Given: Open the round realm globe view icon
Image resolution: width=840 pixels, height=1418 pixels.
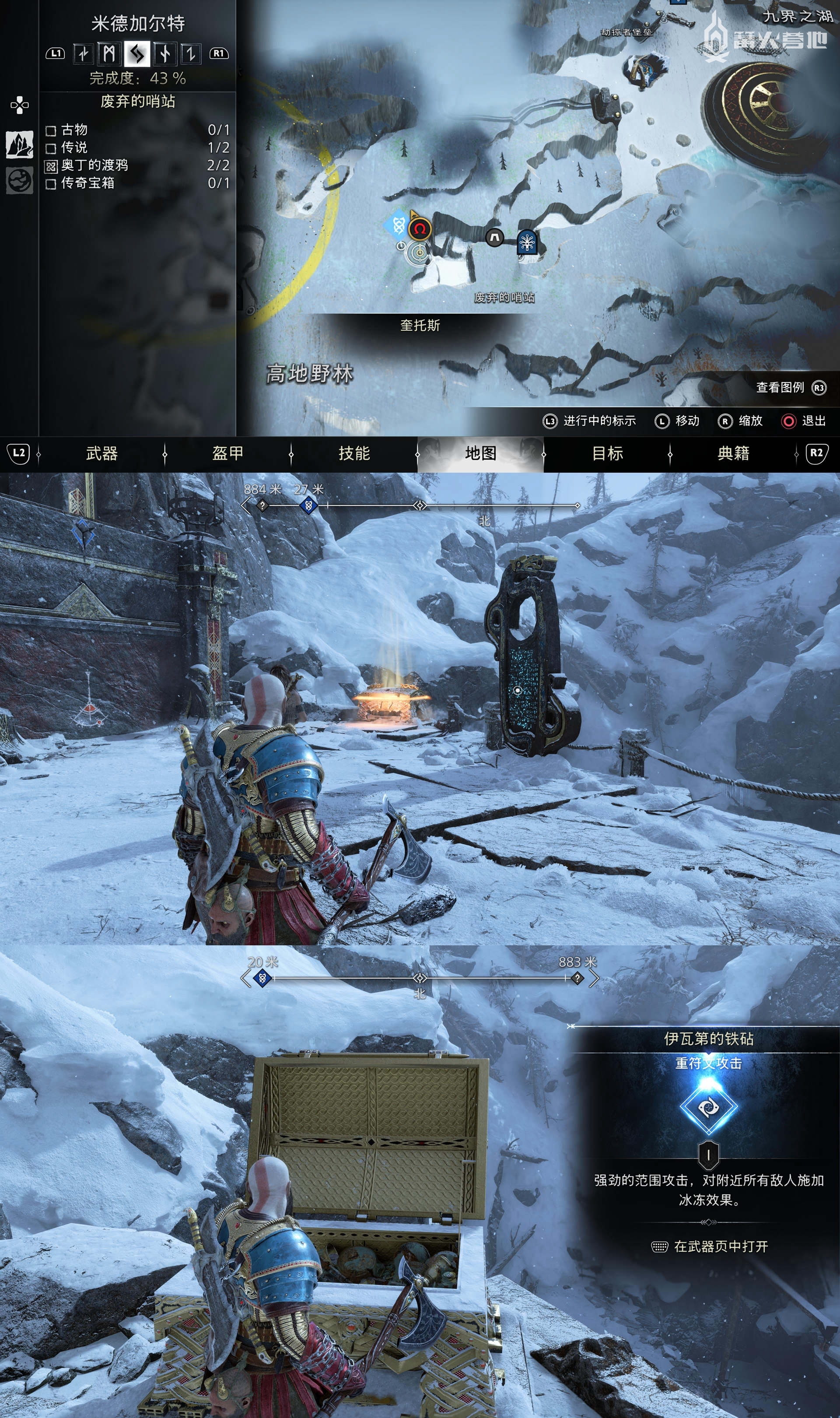Looking at the screenshot, I should [20, 181].
